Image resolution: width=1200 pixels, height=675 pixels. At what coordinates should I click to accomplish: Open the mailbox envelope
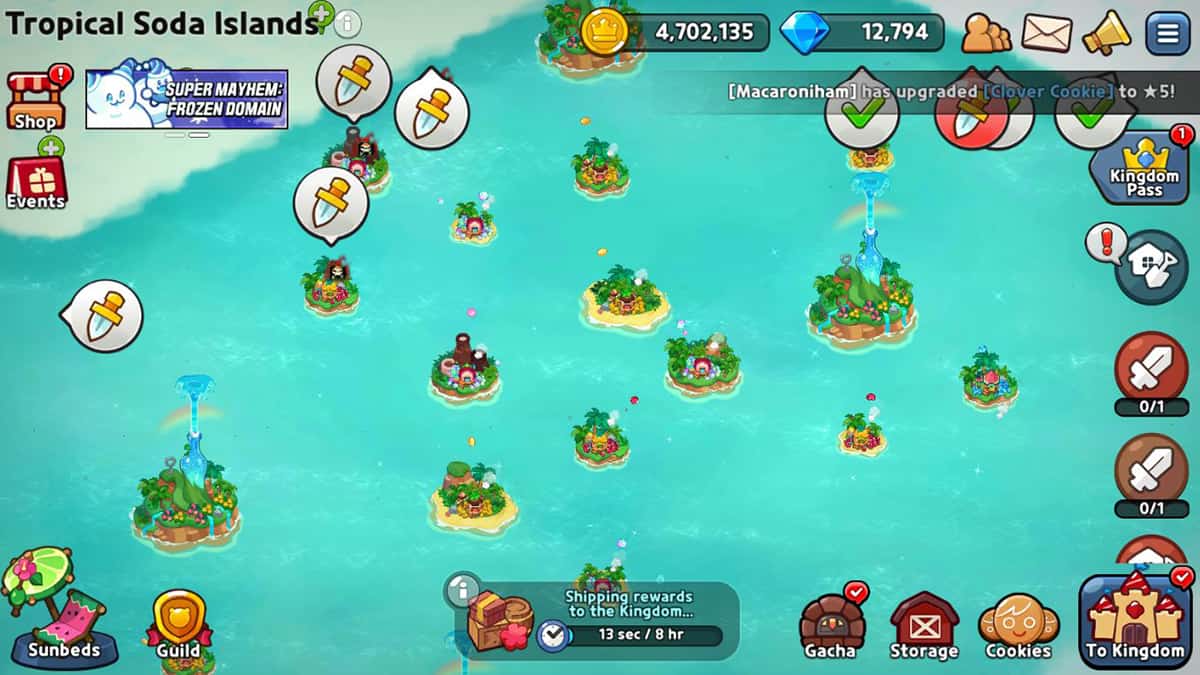point(1046,33)
